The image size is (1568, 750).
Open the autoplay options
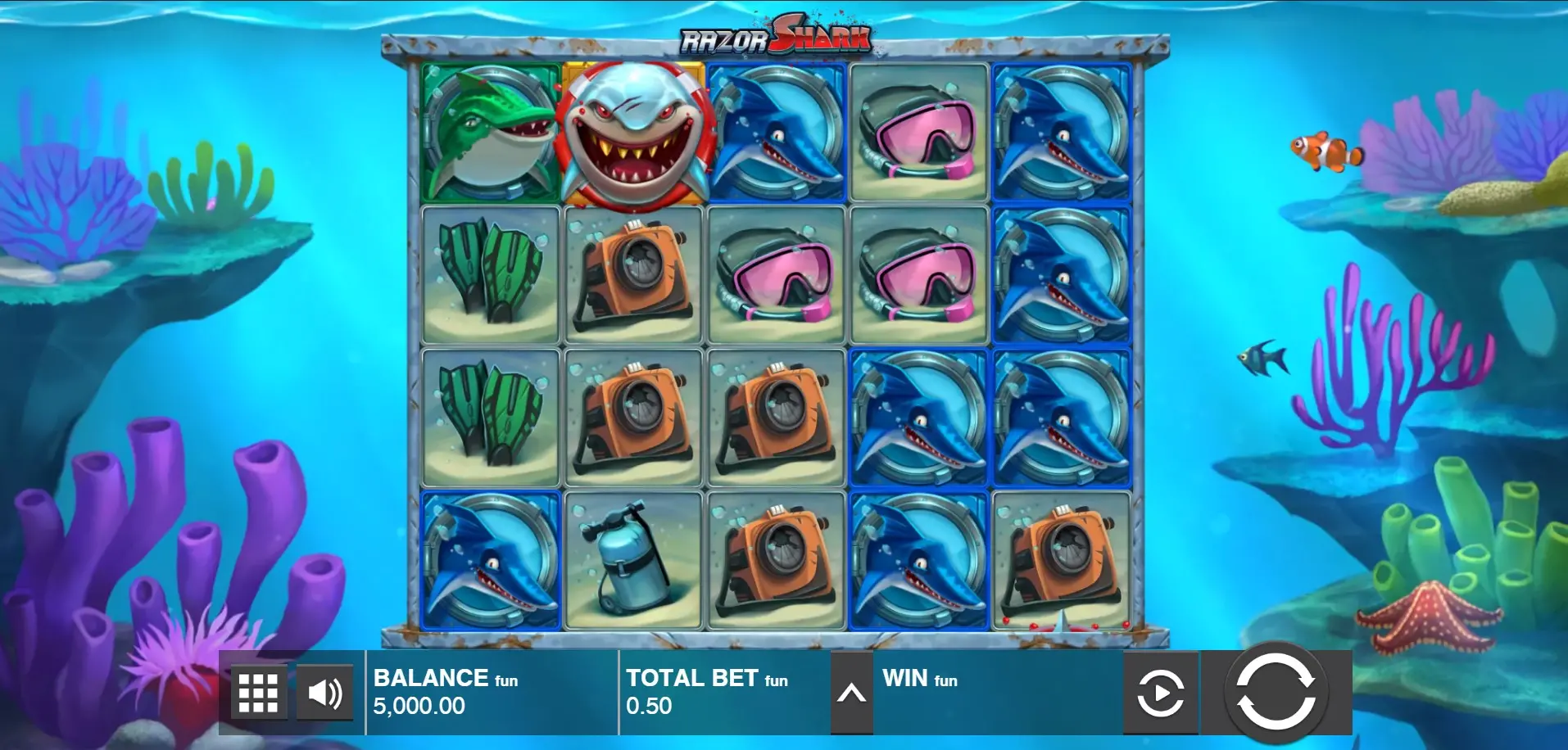click(x=1160, y=694)
